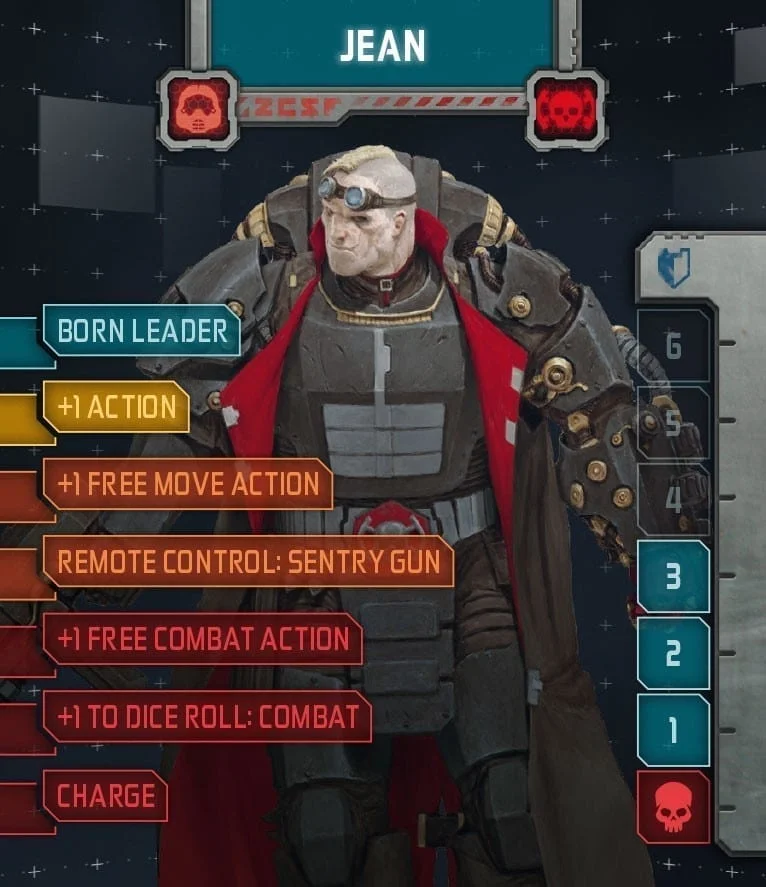Choose the +1 Action ability

pos(116,407)
